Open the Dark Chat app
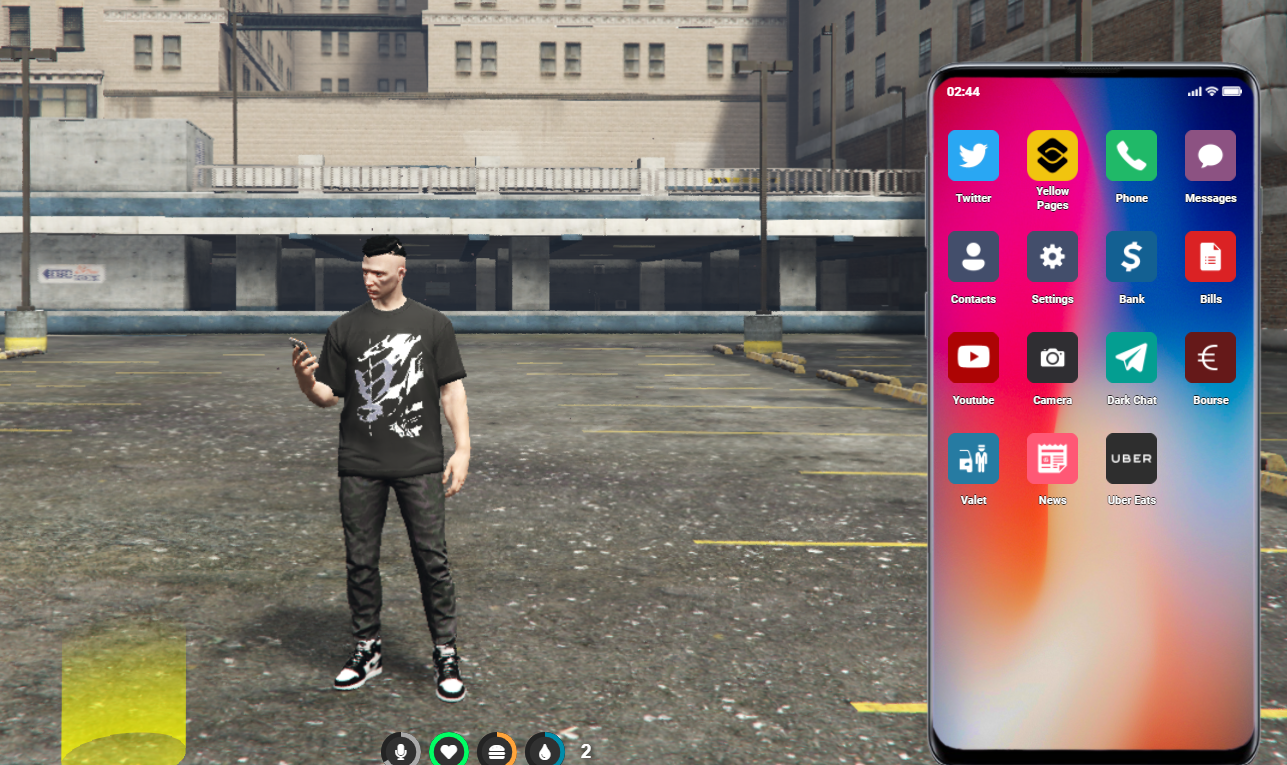This screenshot has width=1287, height=765. (1131, 357)
